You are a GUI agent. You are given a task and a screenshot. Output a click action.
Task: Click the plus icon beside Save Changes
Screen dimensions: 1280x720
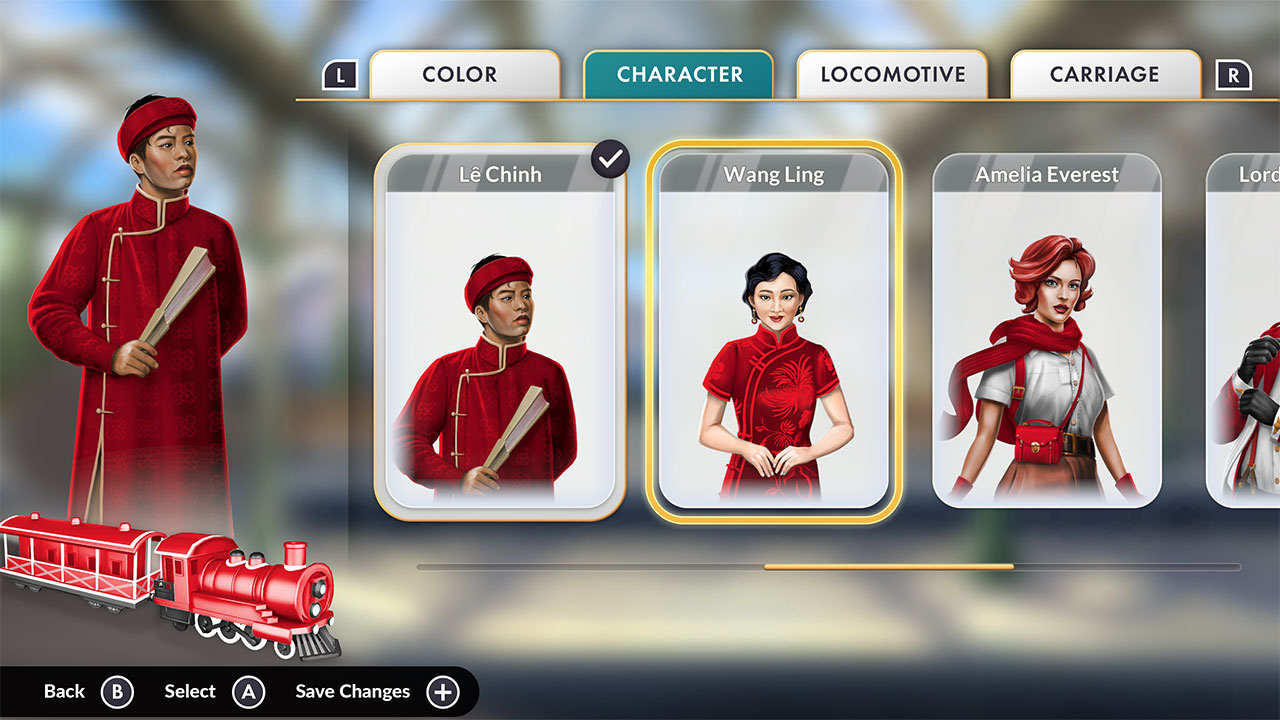click(x=441, y=691)
